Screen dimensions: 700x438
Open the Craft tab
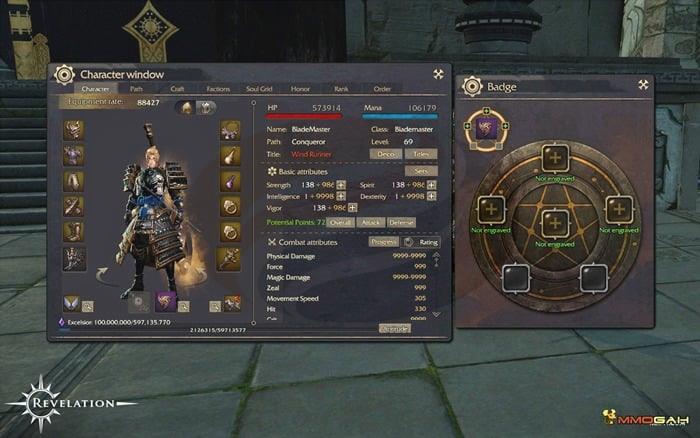tap(176, 88)
